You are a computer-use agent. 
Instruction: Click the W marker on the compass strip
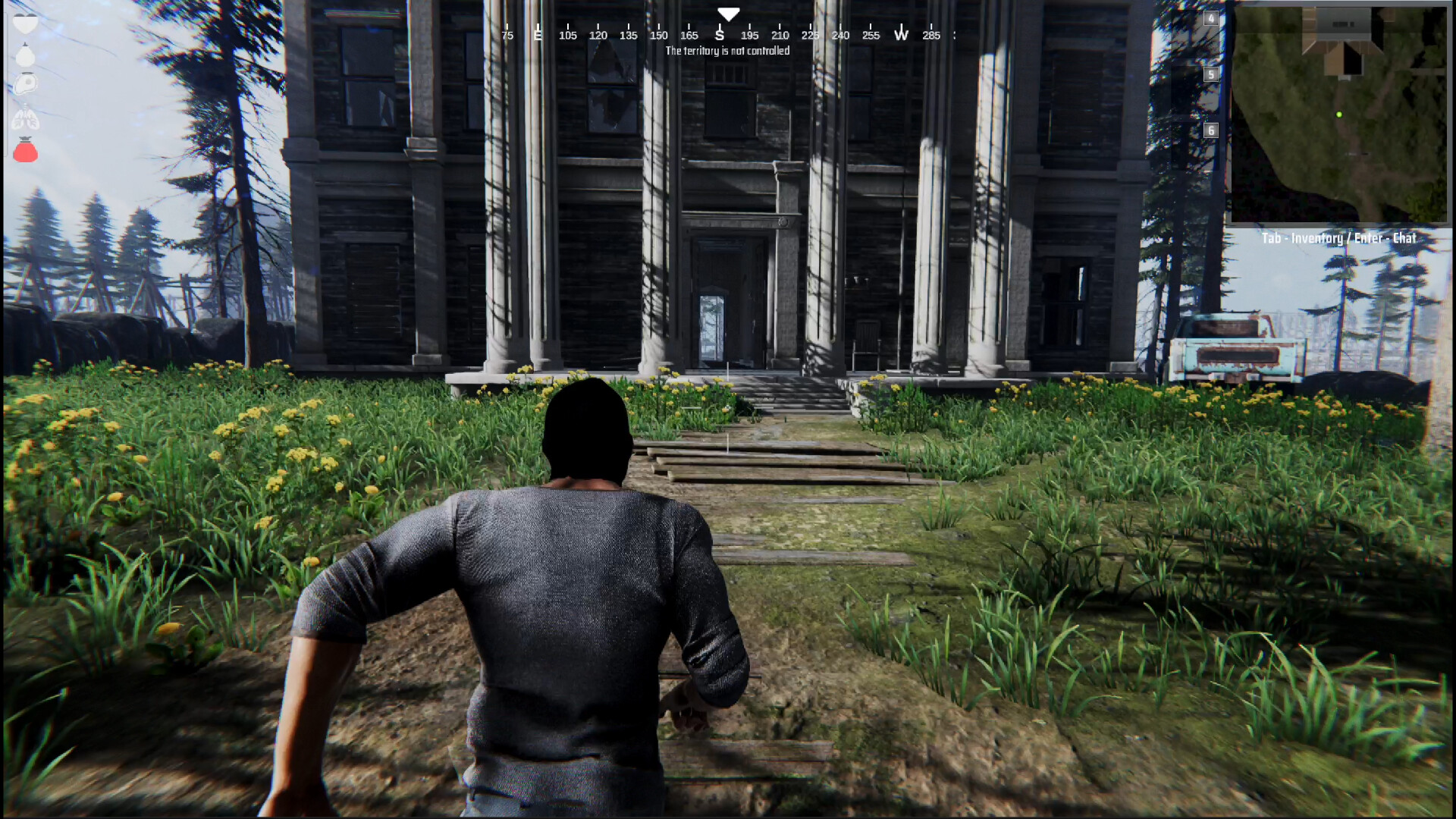click(x=901, y=34)
